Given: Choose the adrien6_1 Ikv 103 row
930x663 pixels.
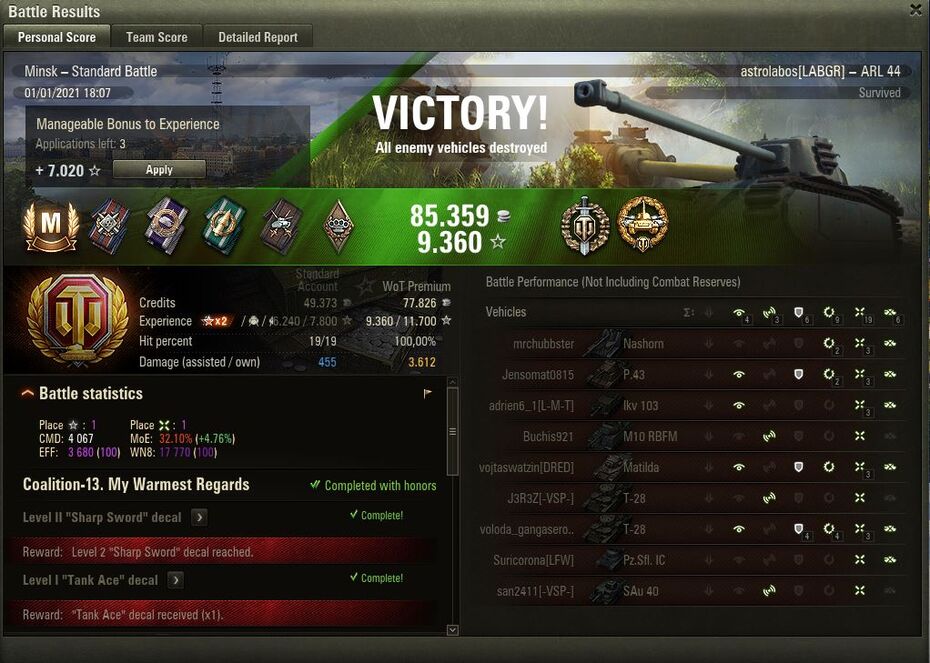Looking at the screenshot, I should (694, 406).
